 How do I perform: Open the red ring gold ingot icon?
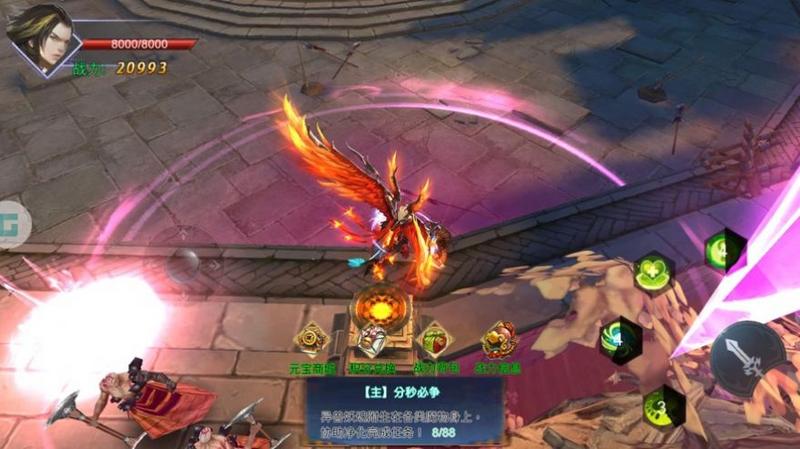(x=497, y=340)
